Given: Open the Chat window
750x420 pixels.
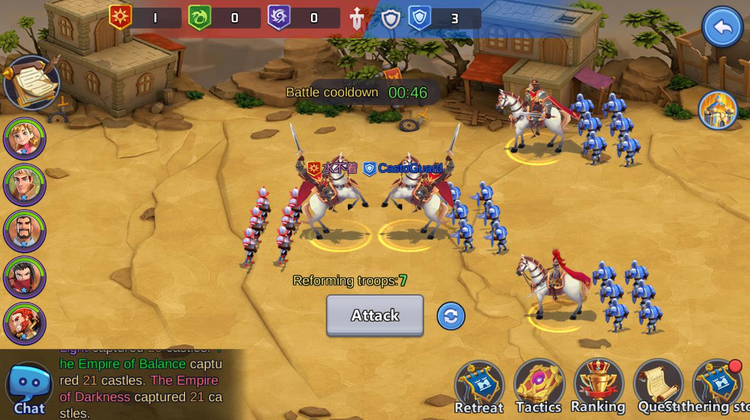Looking at the screenshot, I should pos(29,390).
